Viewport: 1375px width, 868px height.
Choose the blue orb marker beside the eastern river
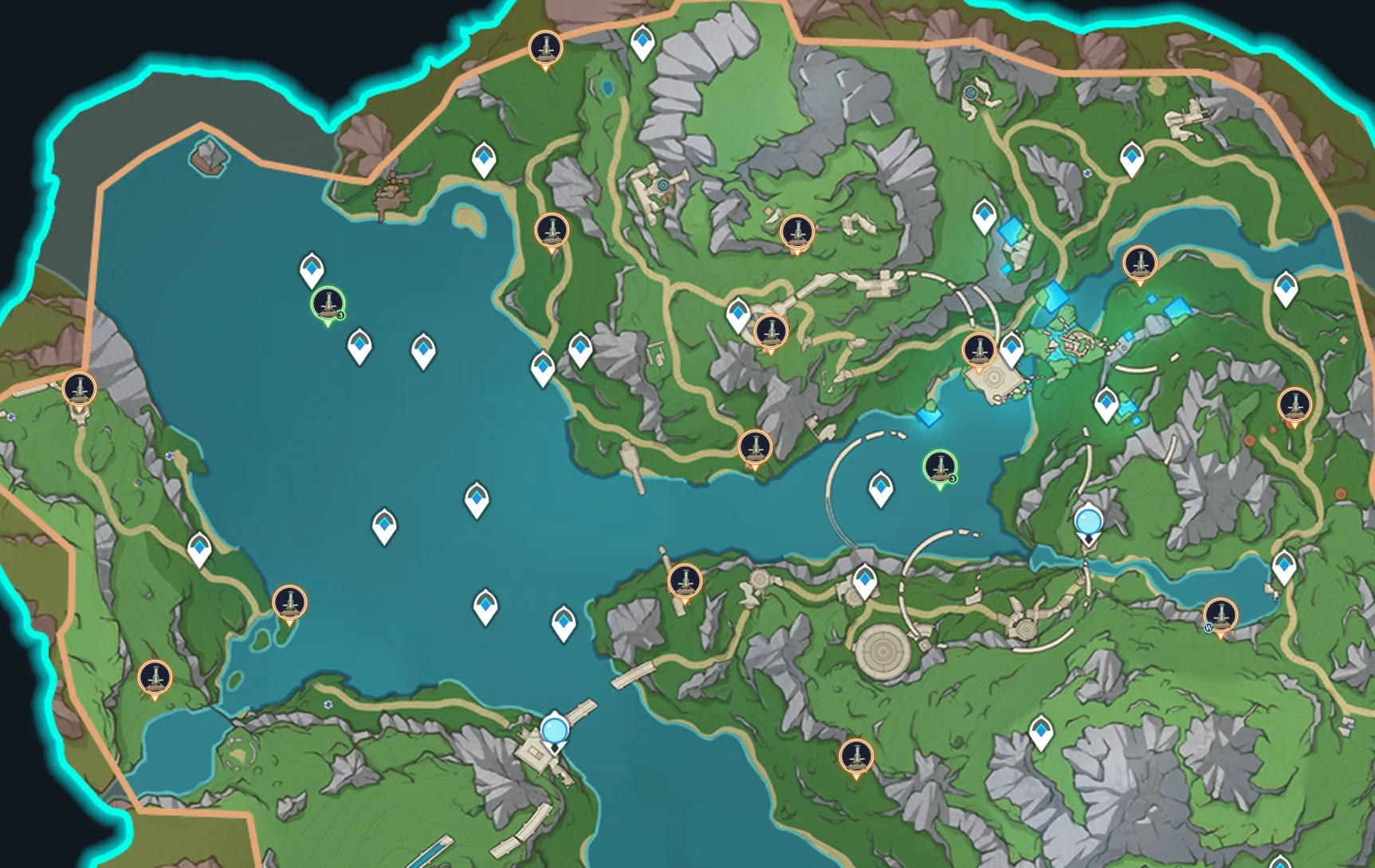pos(1088,523)
